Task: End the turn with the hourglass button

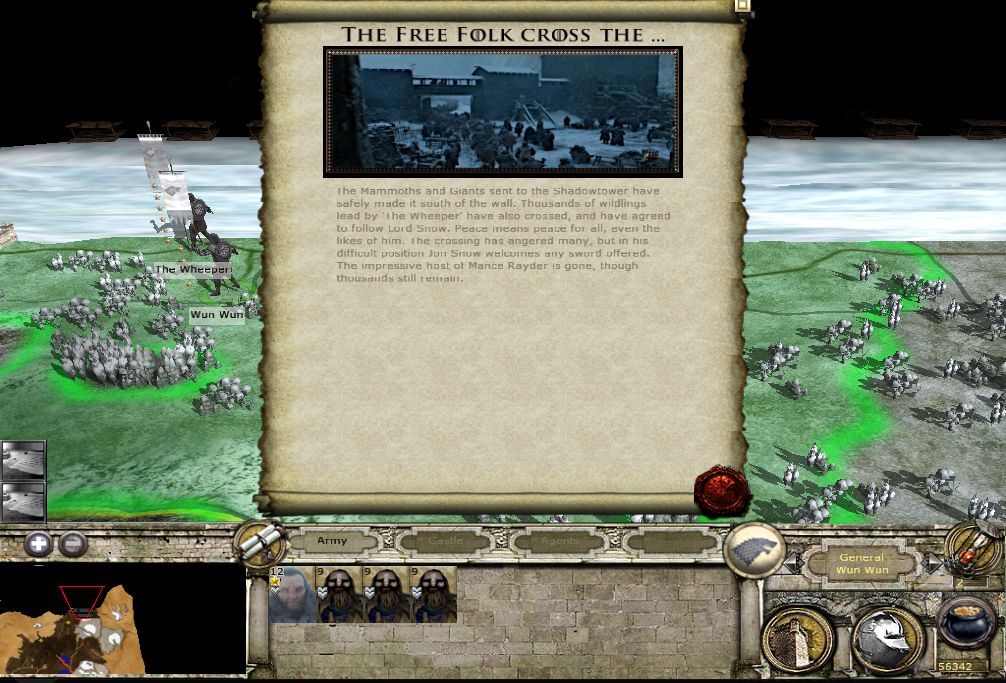Action: [971, 549]
